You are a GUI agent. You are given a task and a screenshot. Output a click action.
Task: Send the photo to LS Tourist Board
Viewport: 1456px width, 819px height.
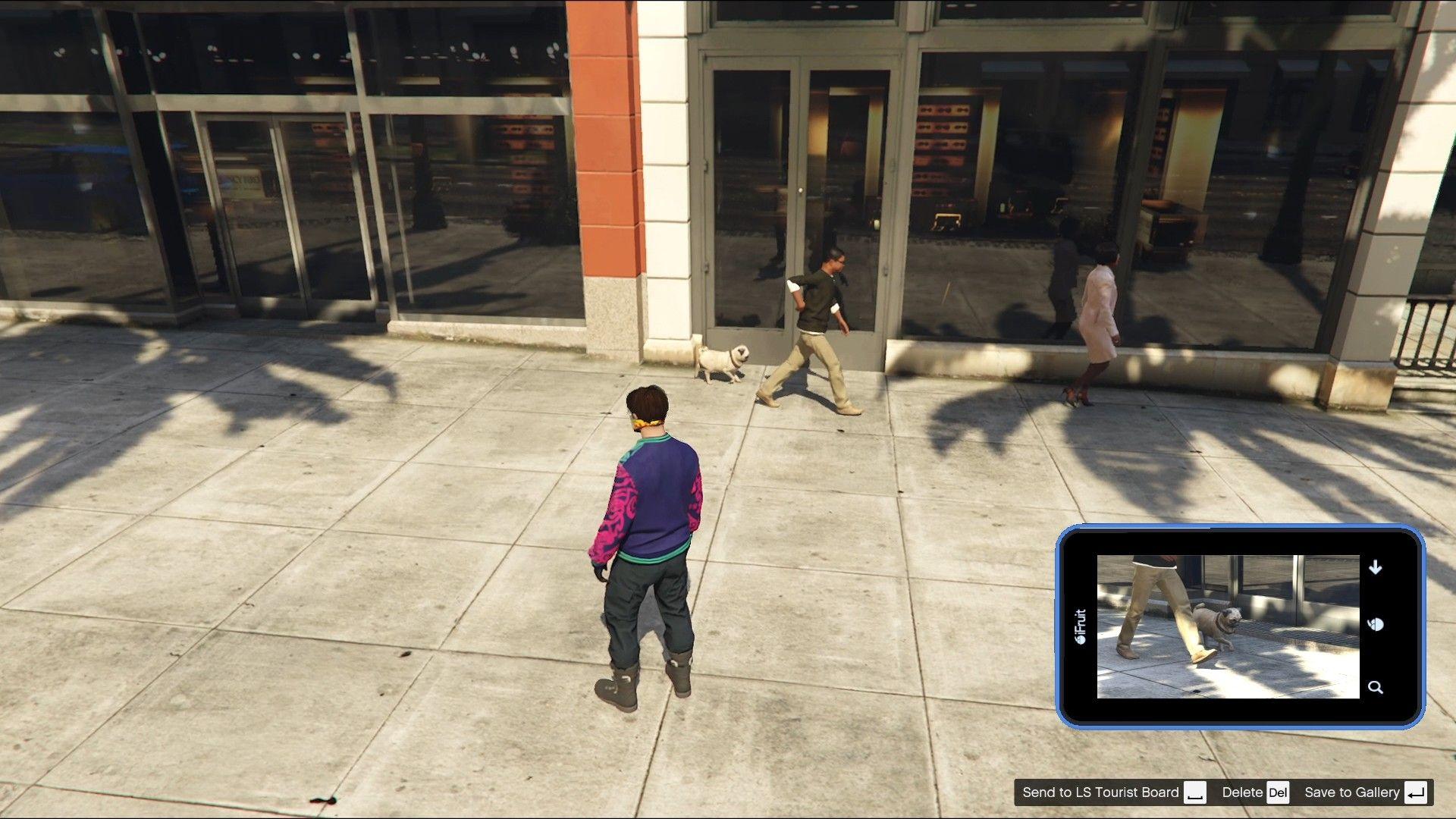1101,792
